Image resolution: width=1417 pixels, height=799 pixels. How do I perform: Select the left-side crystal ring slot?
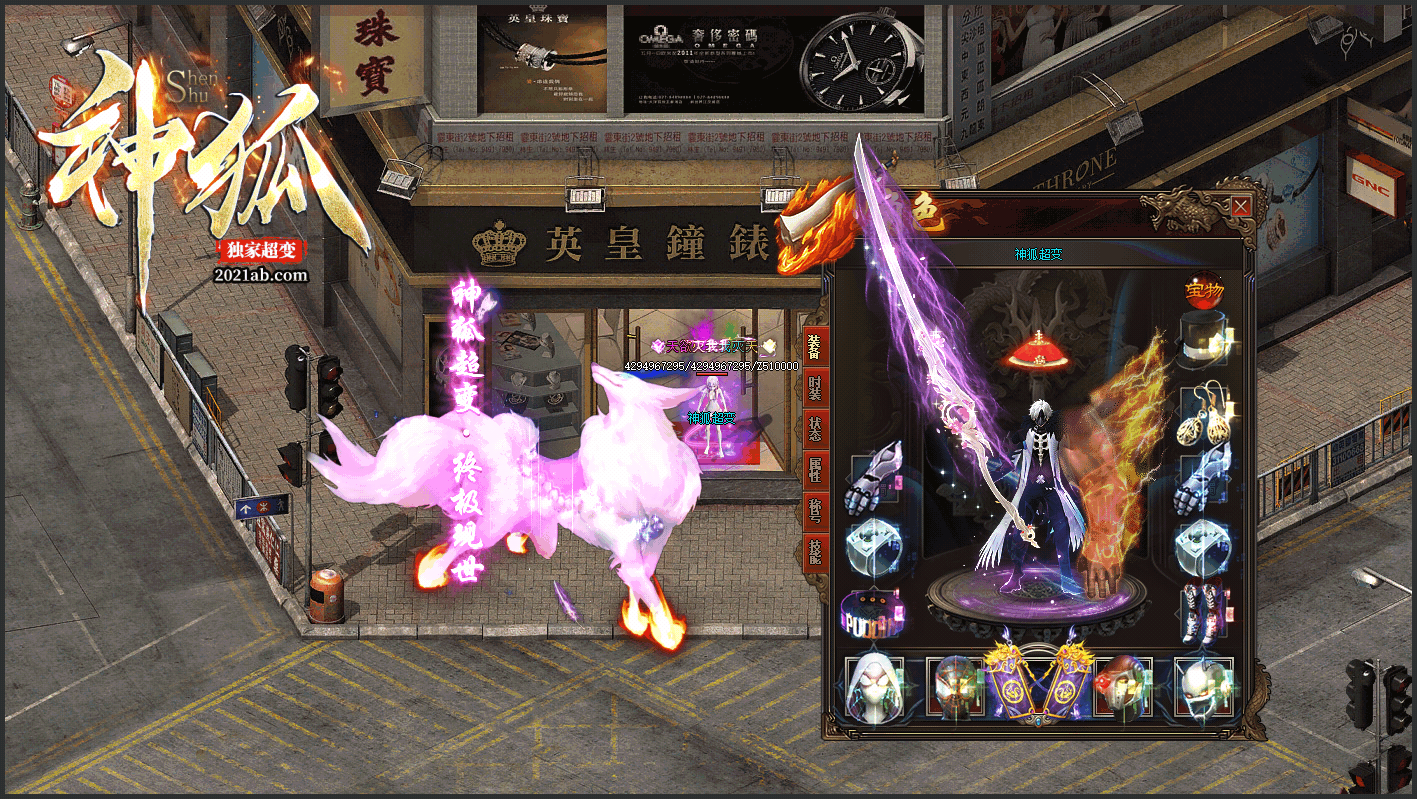tap(873, 546)
